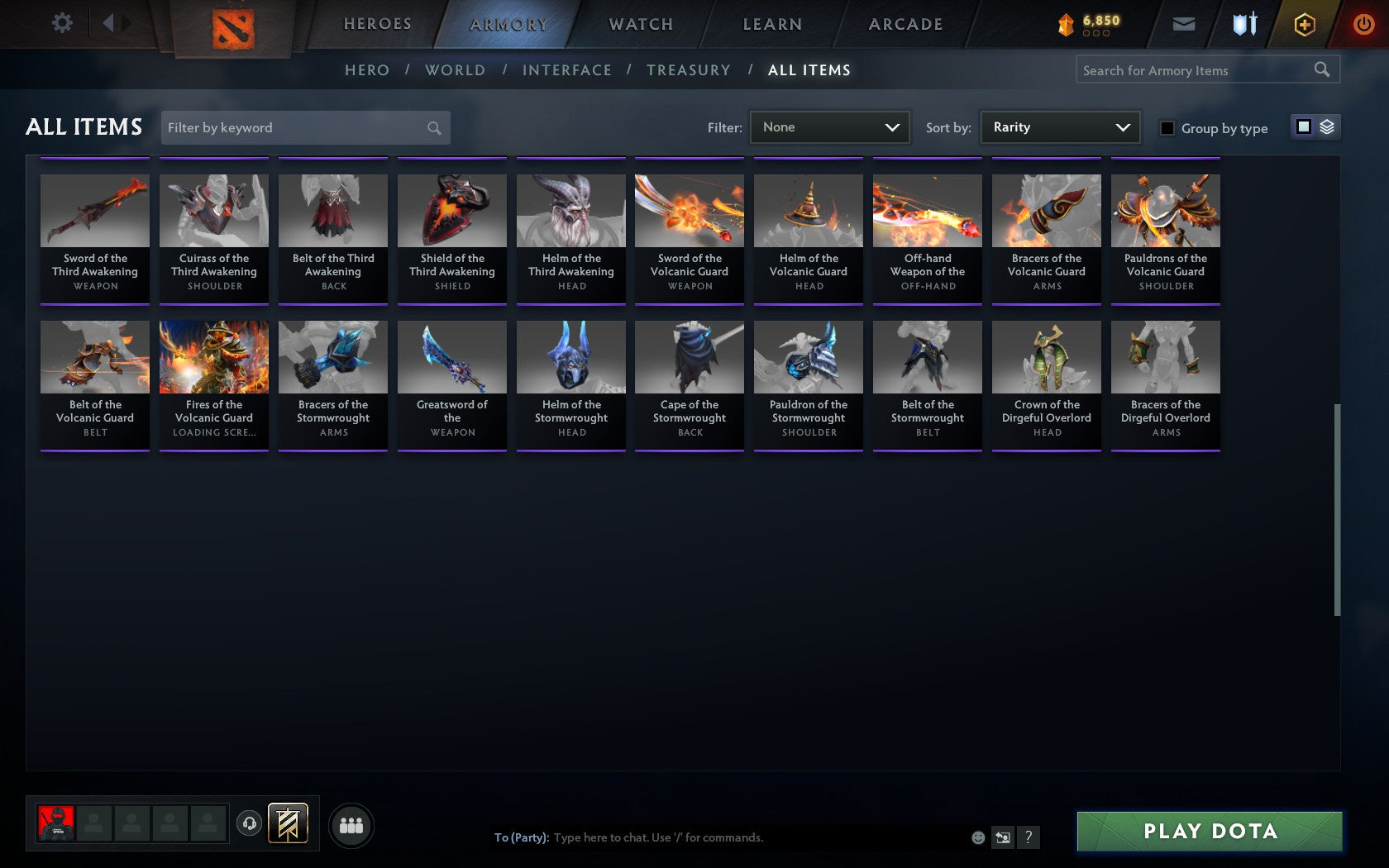The height and width of the screenshot is (868, 1389).
Task: Click the gold hexagon plus icon
Action: 1305,24
